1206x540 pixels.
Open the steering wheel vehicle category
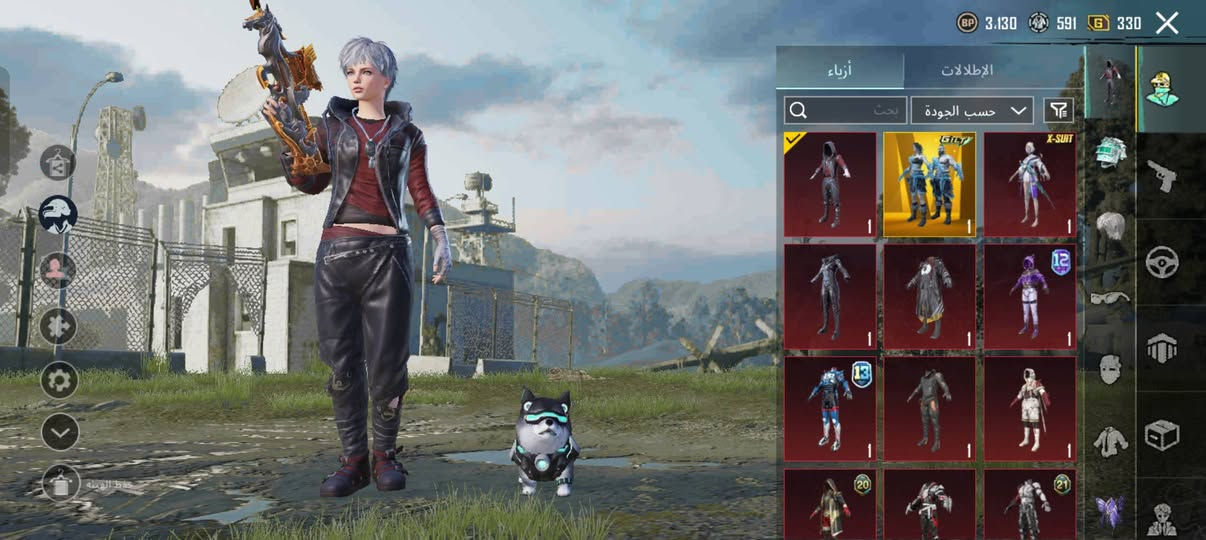1162,263
